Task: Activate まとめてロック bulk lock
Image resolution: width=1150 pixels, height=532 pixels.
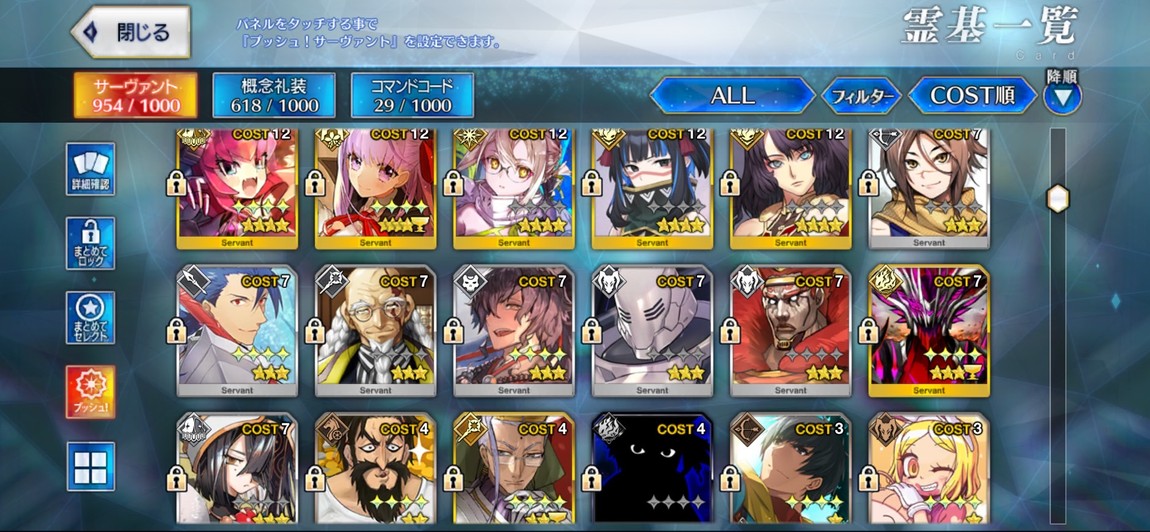Action: pyautogui.click(x=91, y=243)
